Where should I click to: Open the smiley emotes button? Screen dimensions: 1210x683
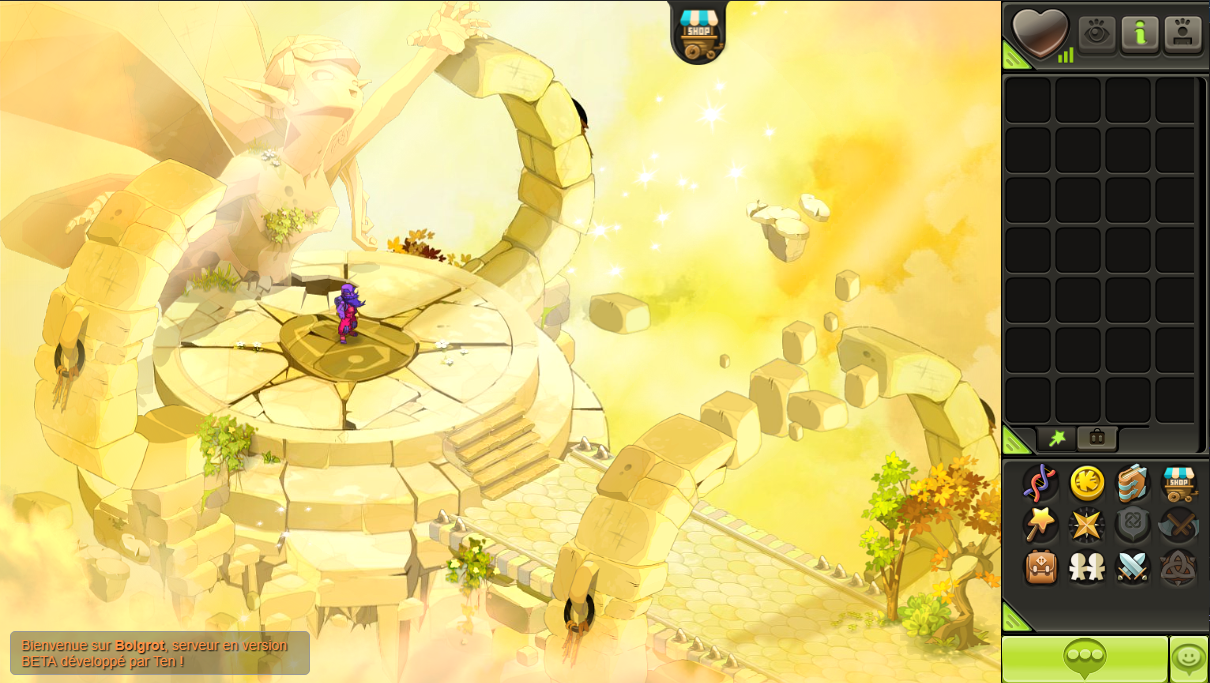coord(1188,658)
